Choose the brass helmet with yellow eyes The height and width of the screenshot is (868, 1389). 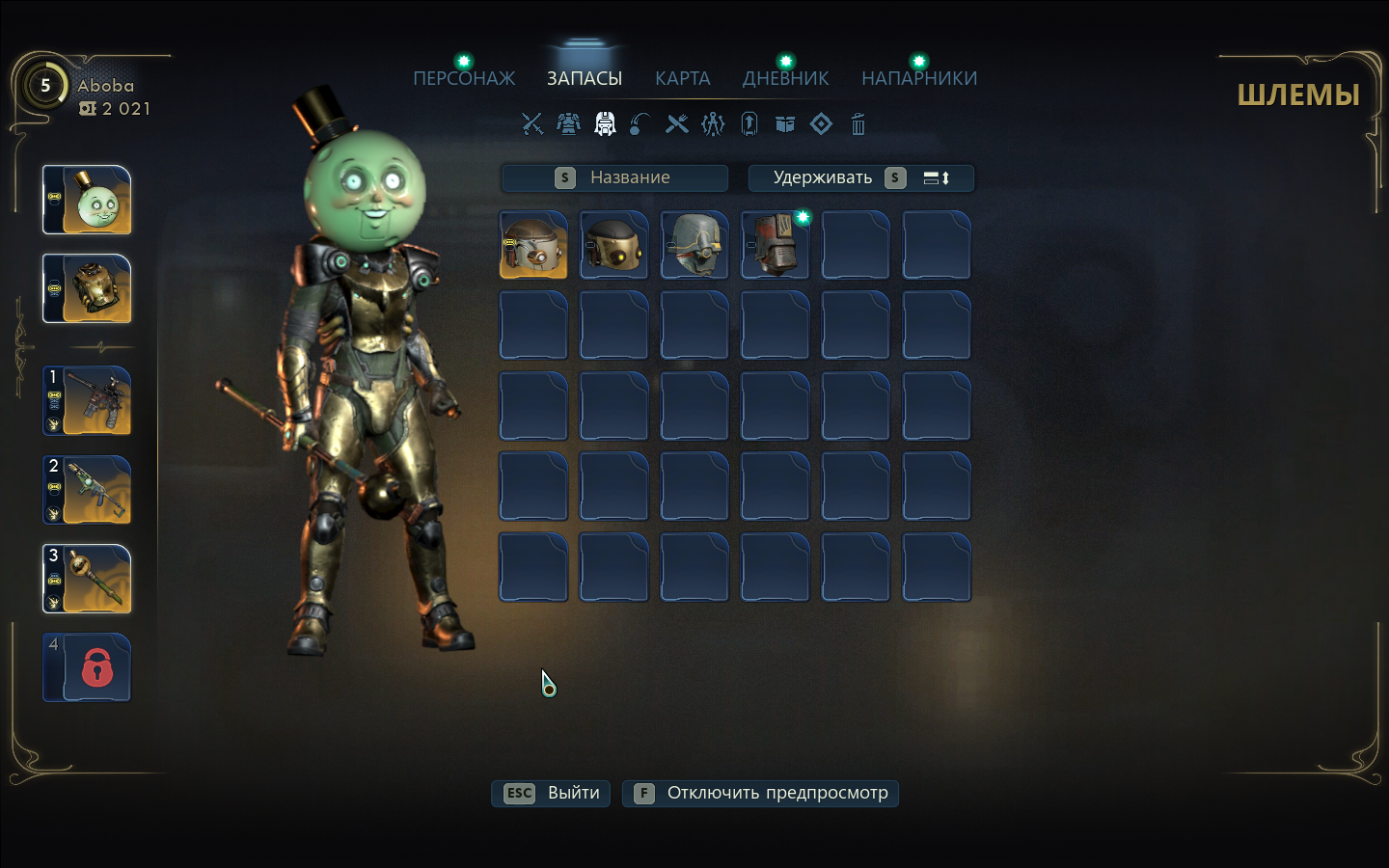614,245
